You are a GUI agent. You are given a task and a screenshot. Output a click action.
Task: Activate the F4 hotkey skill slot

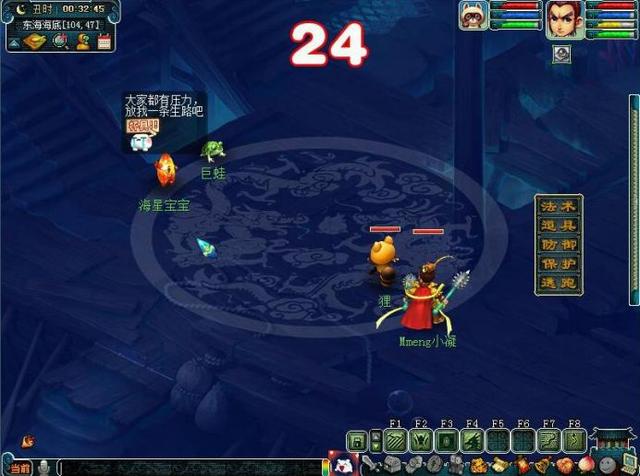coord(472,440)
